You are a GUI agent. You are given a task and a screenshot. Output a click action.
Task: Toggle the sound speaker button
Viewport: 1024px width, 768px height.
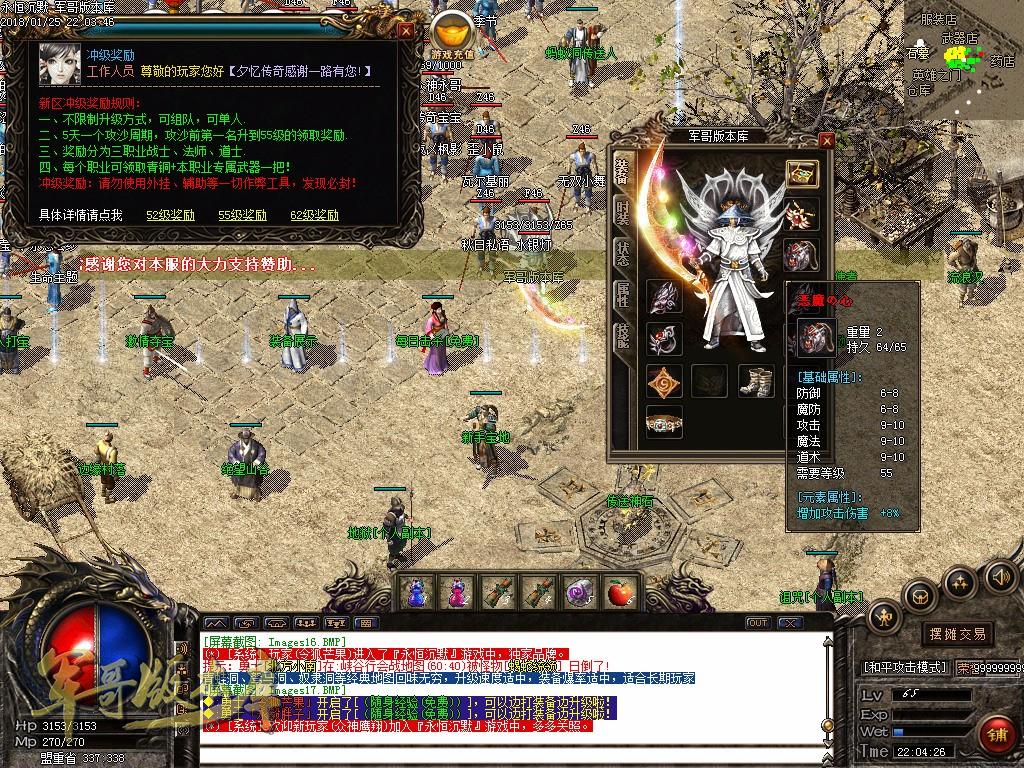click(999, 577)
